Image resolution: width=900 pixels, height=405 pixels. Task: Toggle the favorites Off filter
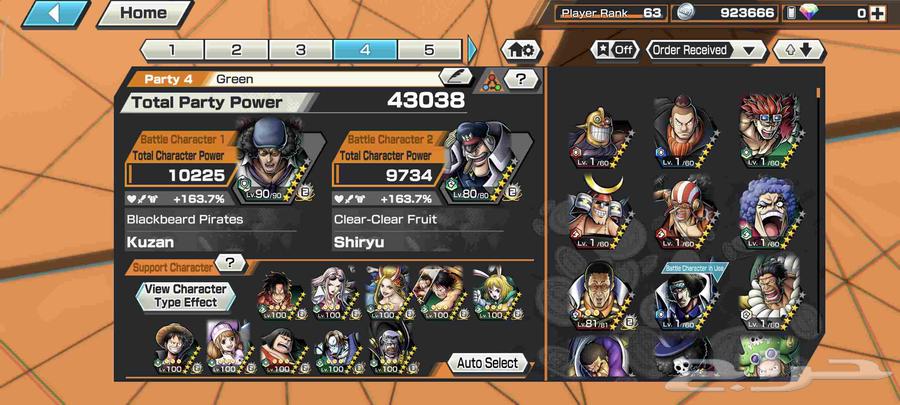614,49
